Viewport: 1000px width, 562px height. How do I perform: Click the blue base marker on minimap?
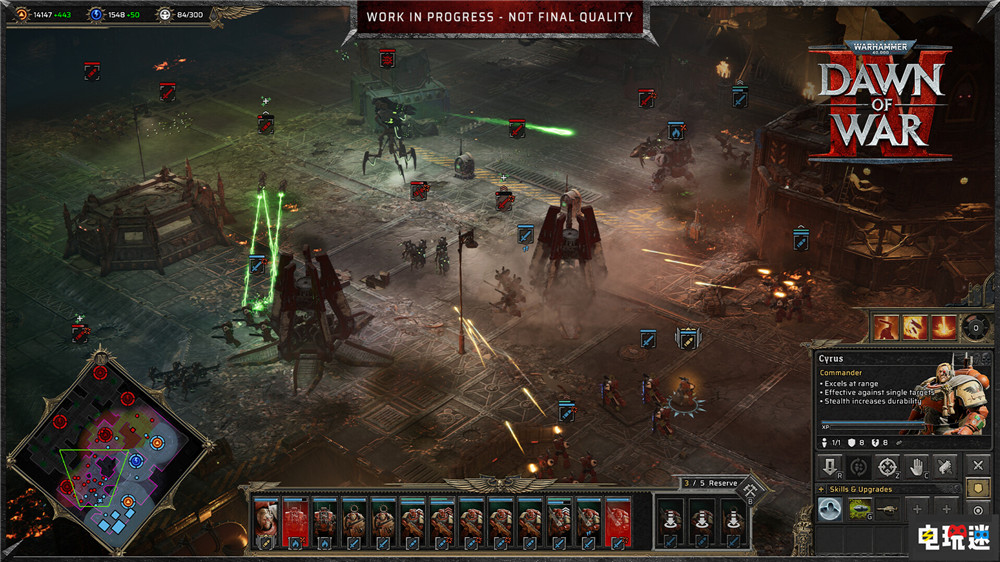coord(136,460)
